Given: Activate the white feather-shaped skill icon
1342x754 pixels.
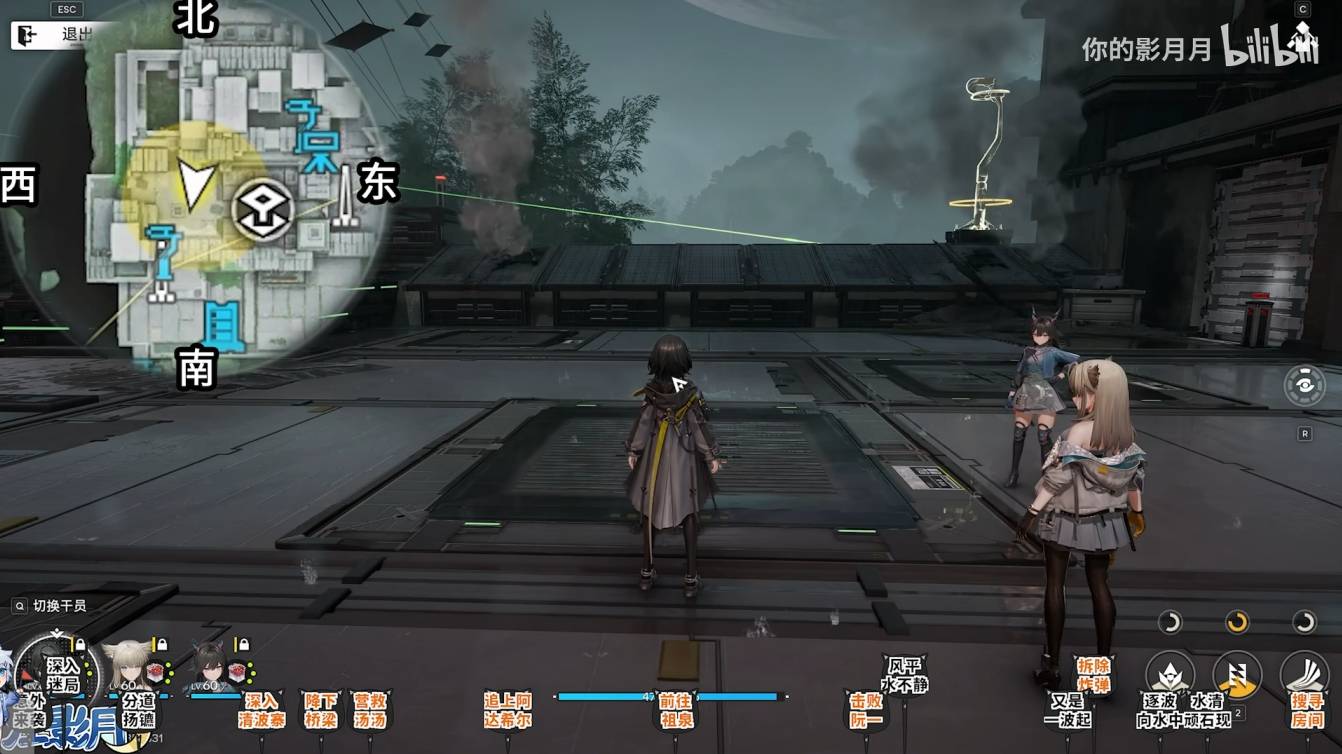Looking at the screenshot, I should pyautogui.click(x=1304, y=675).
